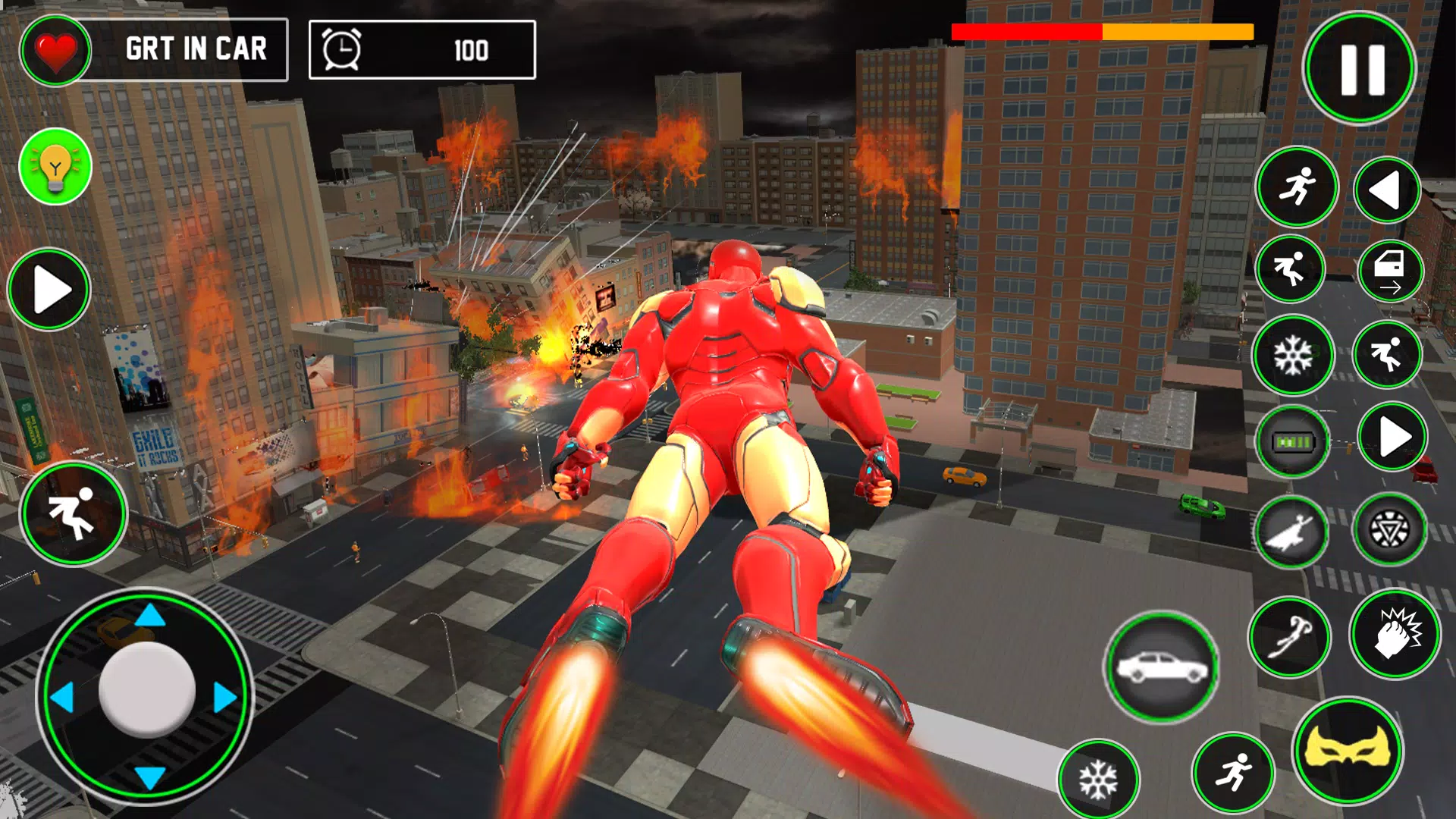Image resolution: width=1456 pixels, height=819 pixels.
Task: Click the joystick's up arrow
Action: point(150,615)
